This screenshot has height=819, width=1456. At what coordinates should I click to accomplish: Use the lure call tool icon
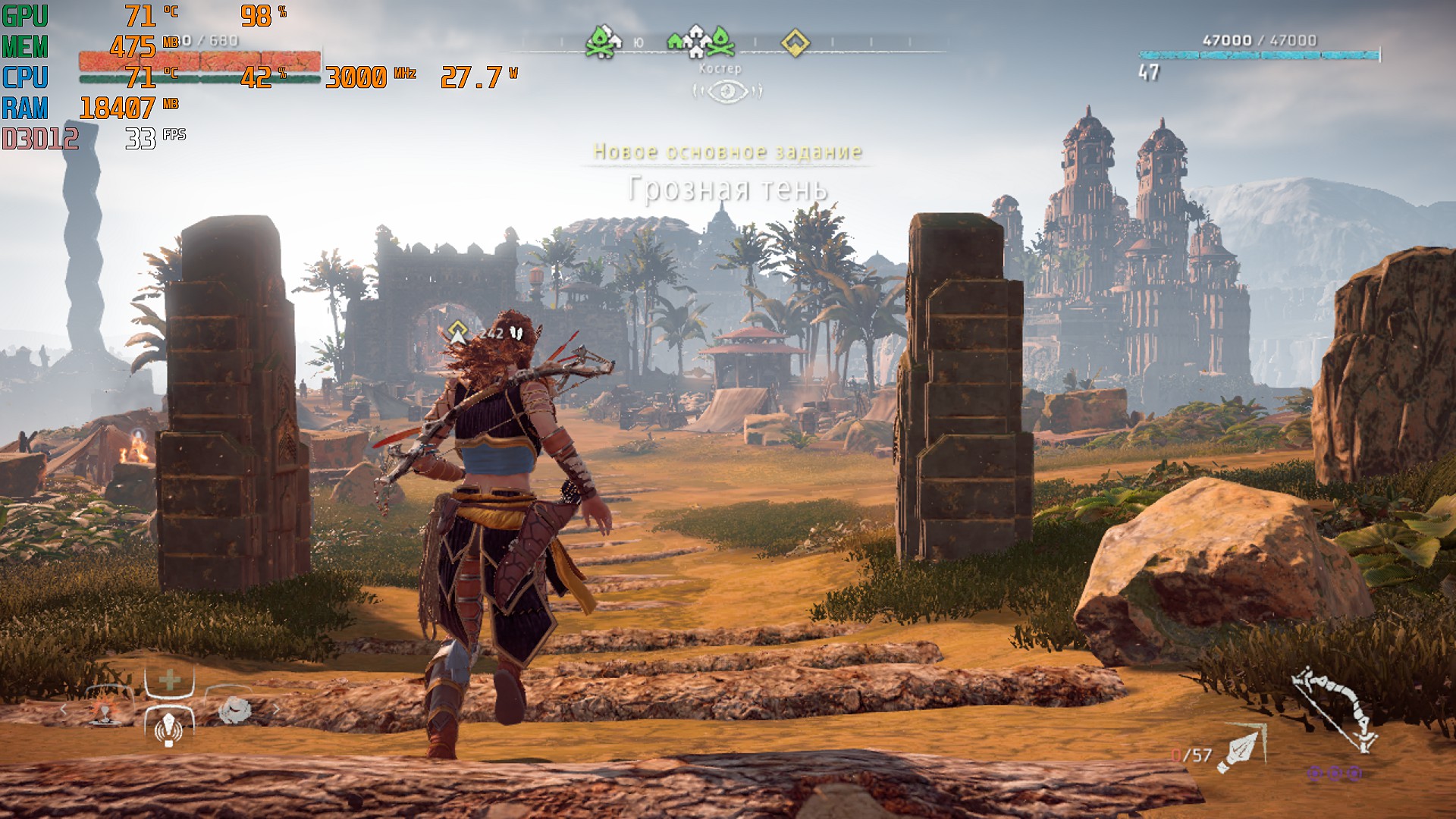pyautogui.click(x=168, y=729)
